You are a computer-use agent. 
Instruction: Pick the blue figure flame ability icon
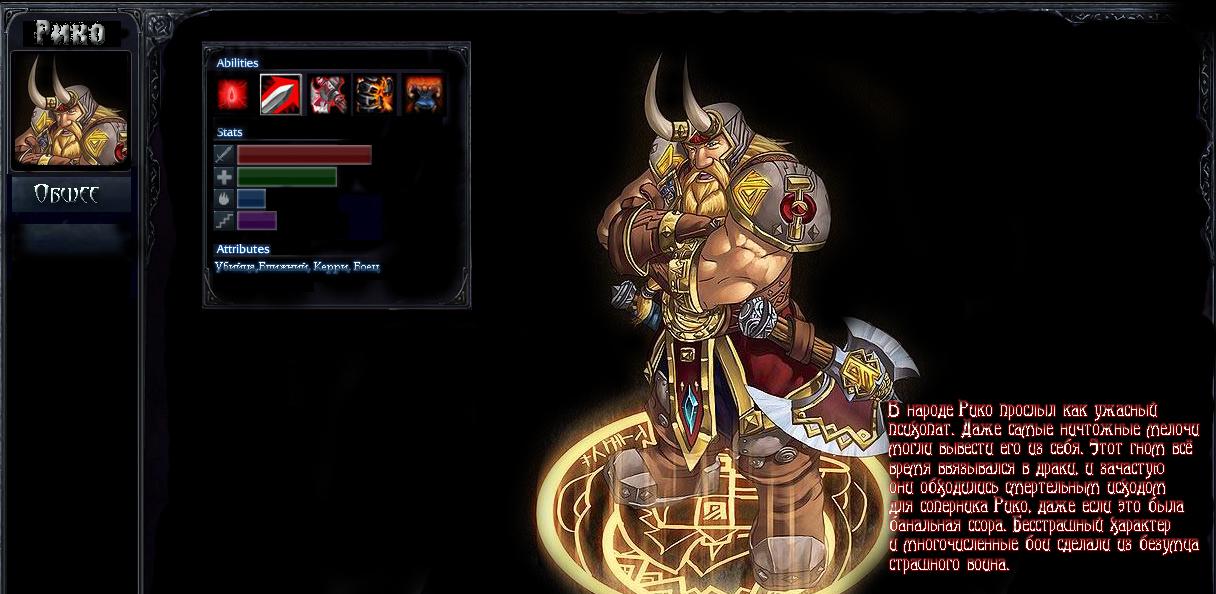tap(424, 95)
